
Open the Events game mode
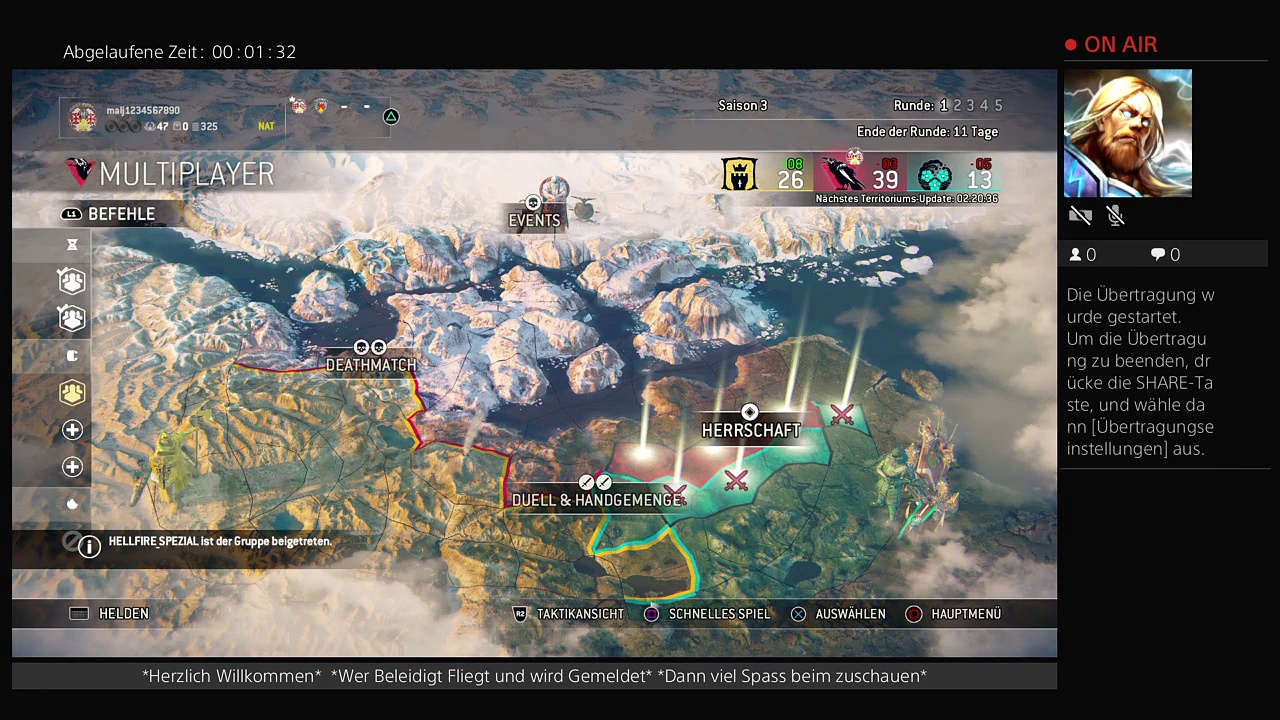coord(535,220)
